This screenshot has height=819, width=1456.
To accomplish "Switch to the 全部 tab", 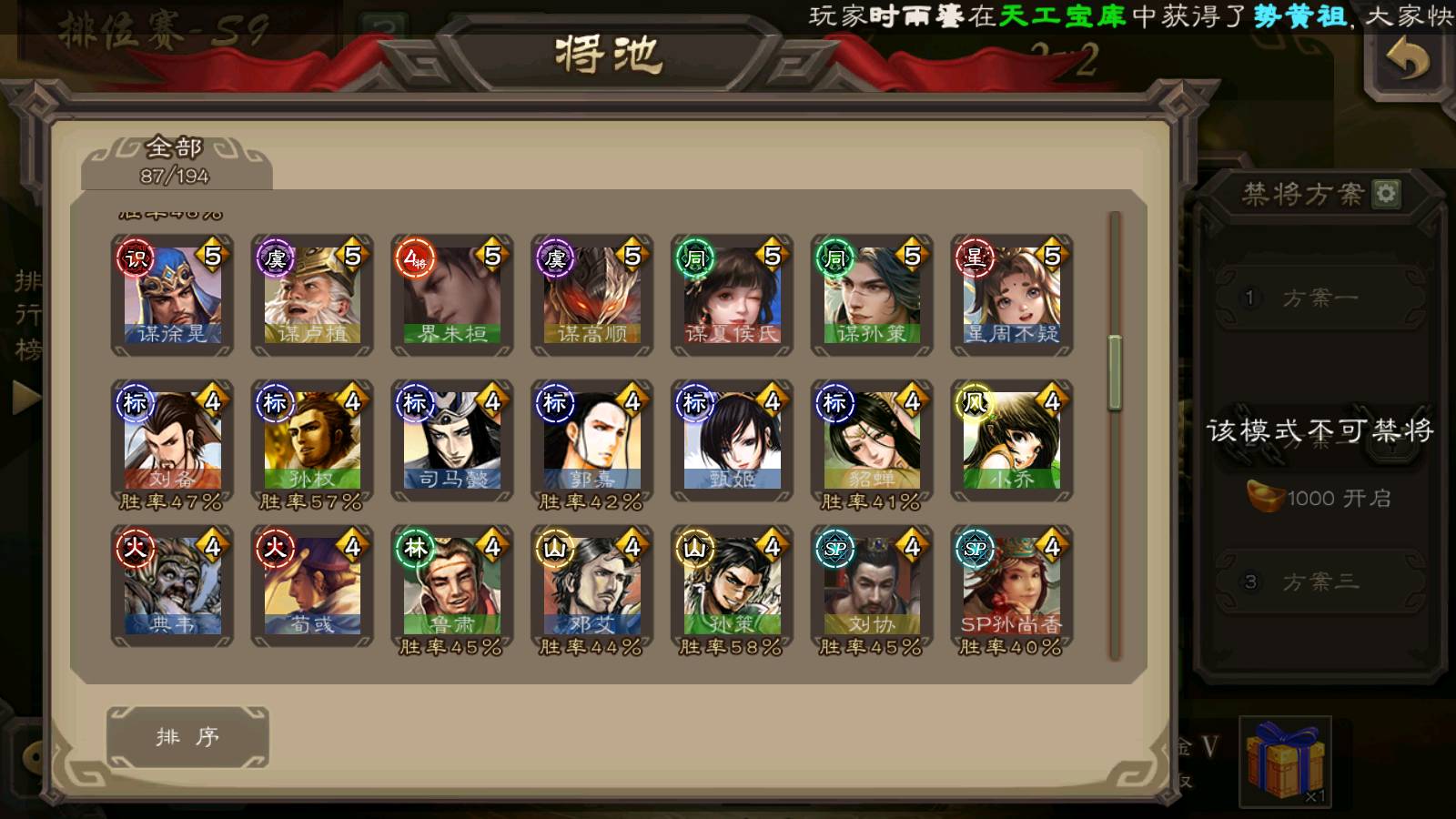I will point(175,160).
